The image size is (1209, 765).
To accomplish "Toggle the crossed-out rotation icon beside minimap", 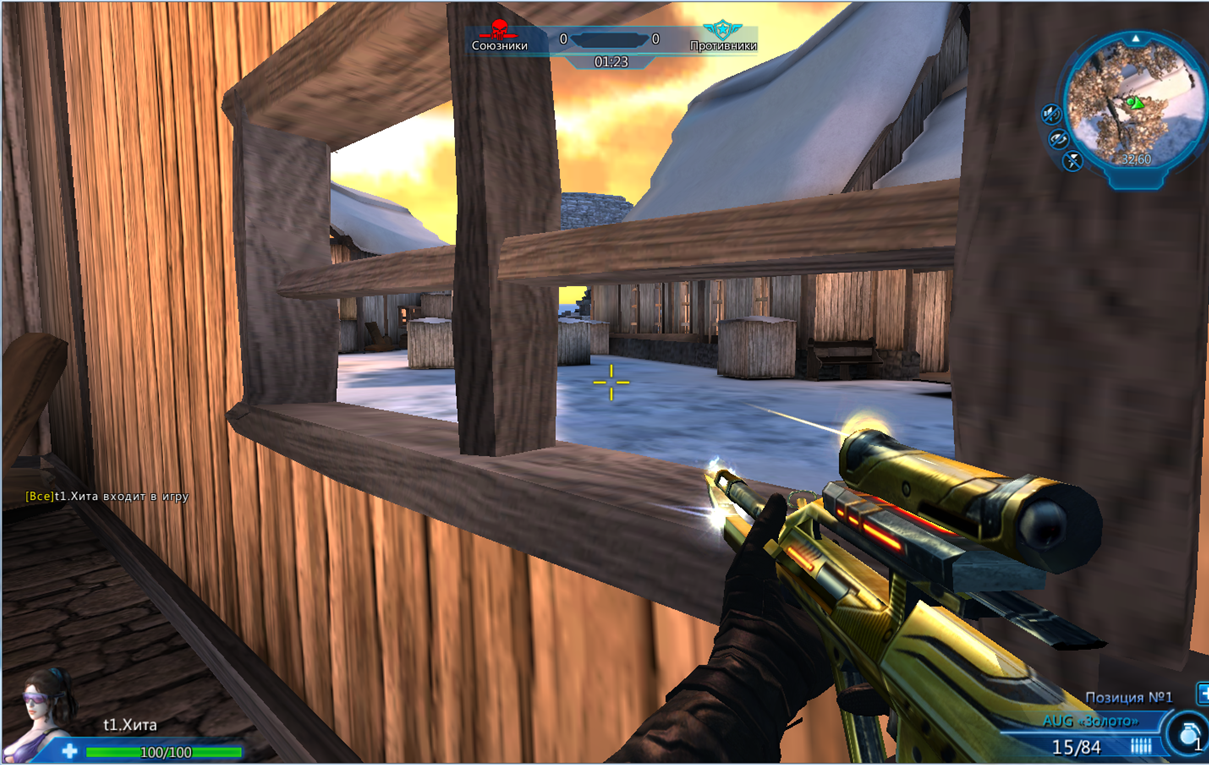I will coord(1059,139).
